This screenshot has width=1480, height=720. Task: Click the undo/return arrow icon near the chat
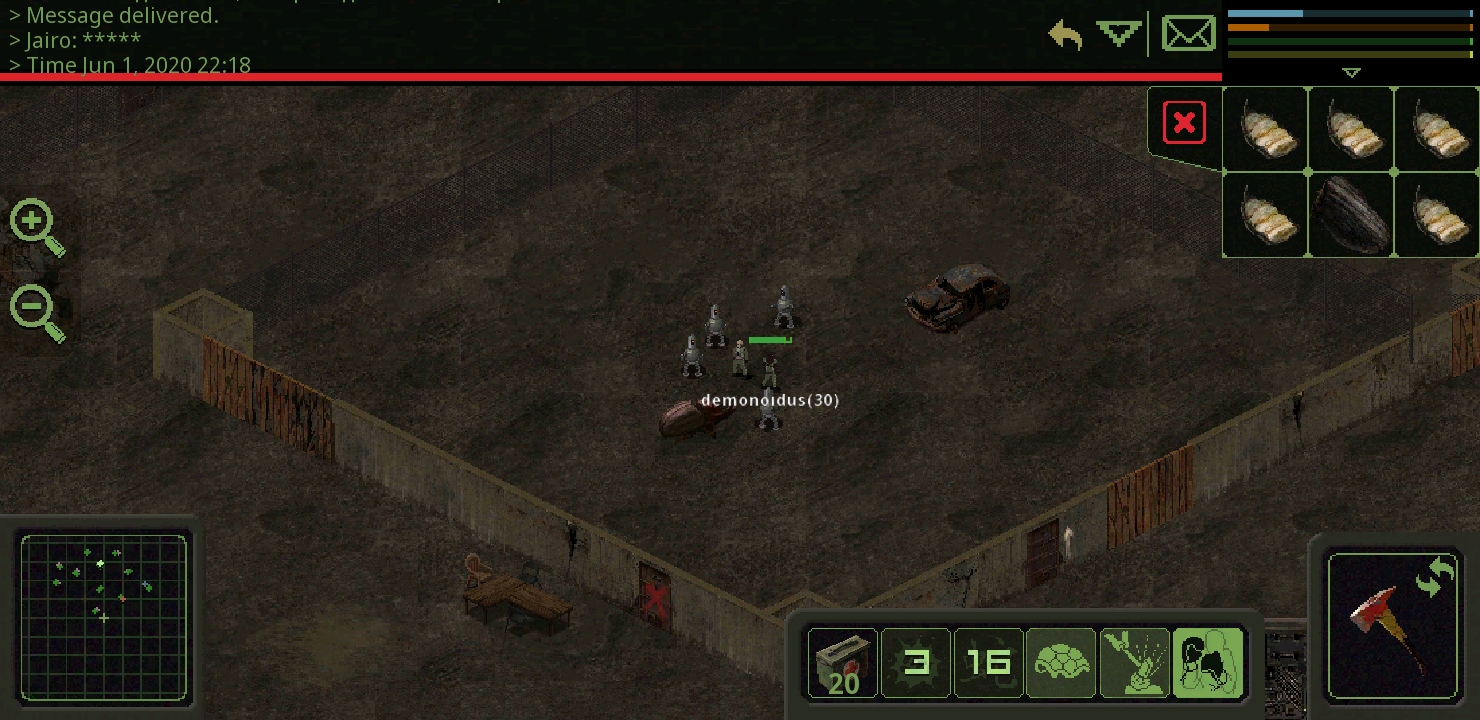(x=1064, y=34)
